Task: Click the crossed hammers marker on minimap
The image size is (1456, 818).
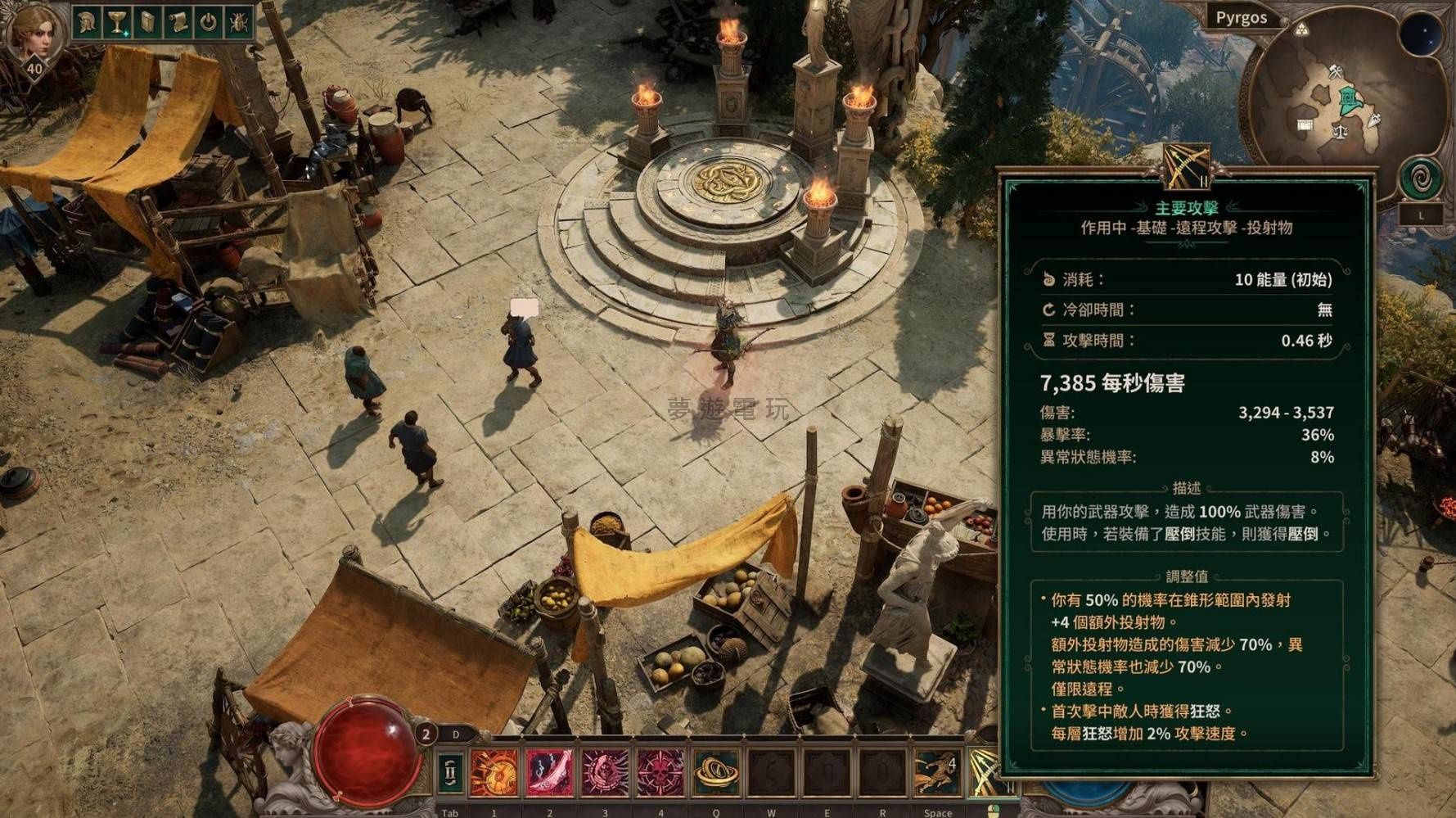Action: point(1336,72)
